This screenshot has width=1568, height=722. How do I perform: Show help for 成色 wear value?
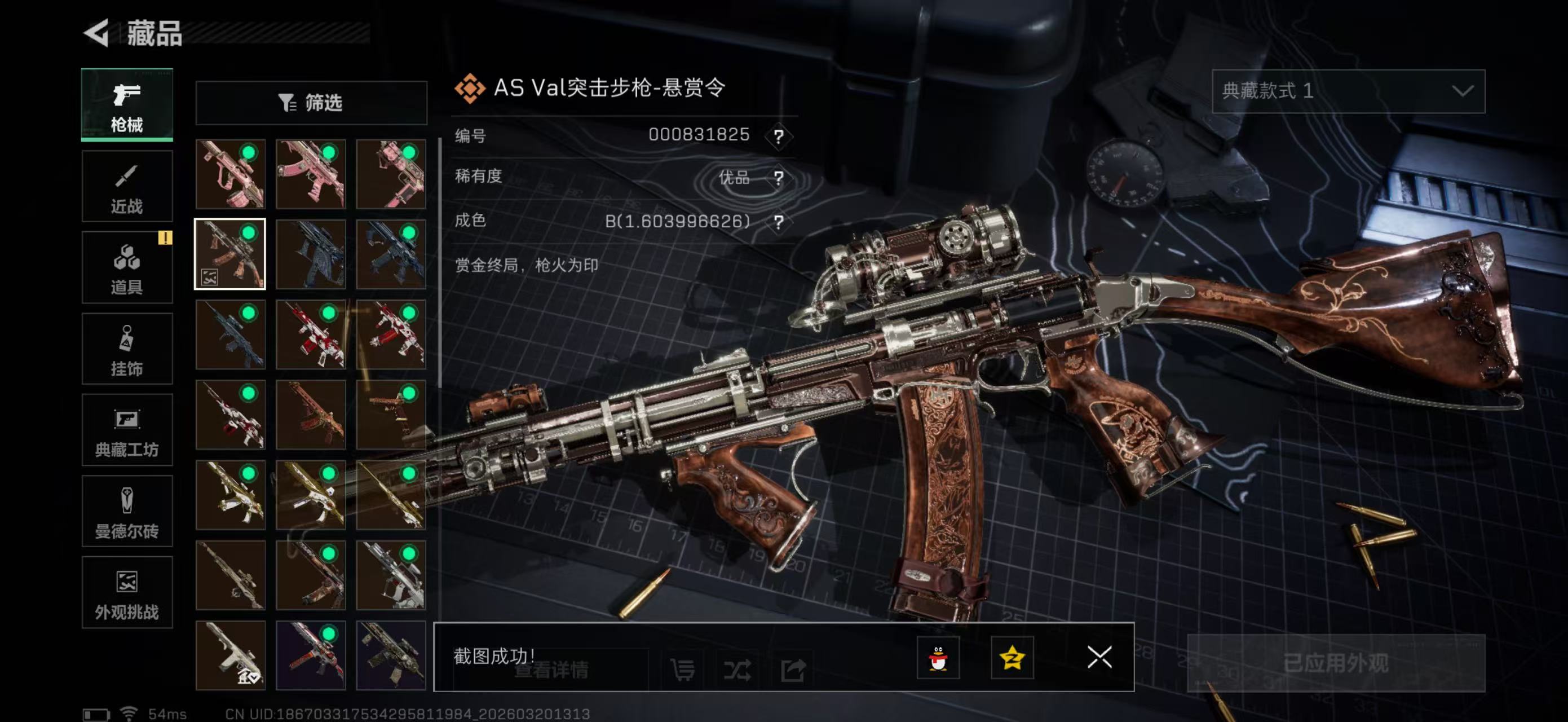pyautogui.click(x=779, y=222)
